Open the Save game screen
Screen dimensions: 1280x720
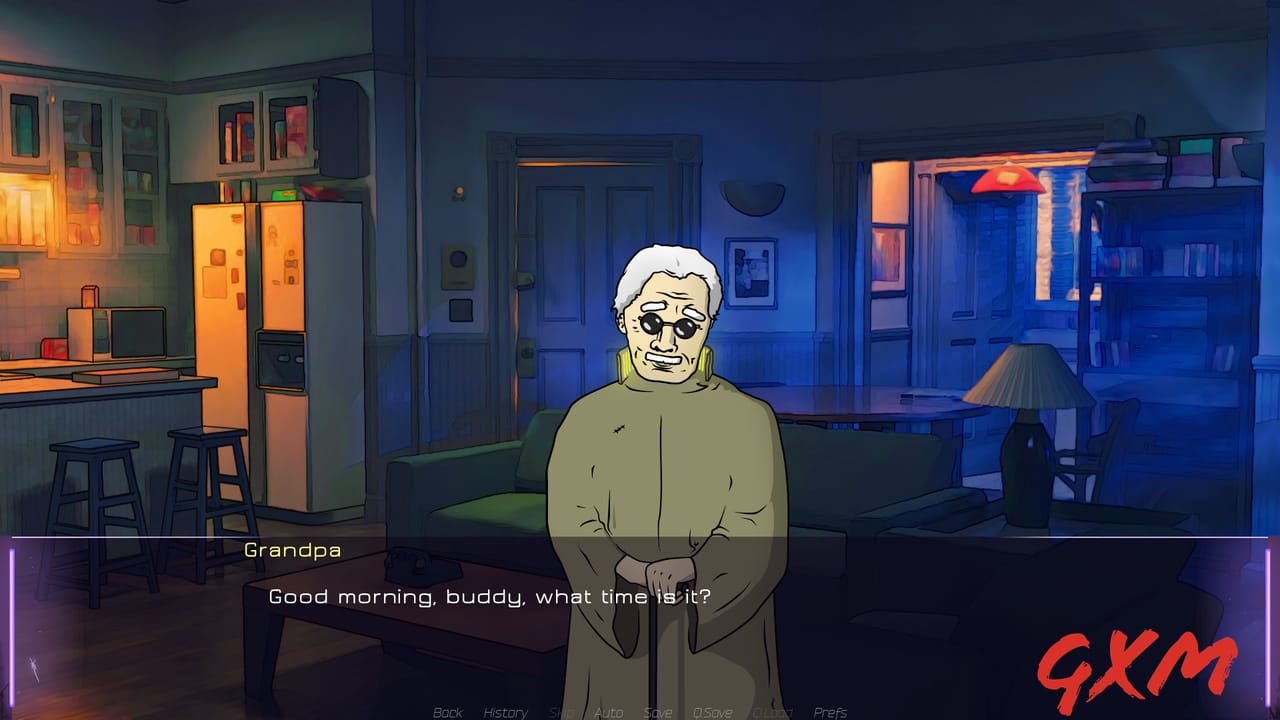(x=657, y=712)
